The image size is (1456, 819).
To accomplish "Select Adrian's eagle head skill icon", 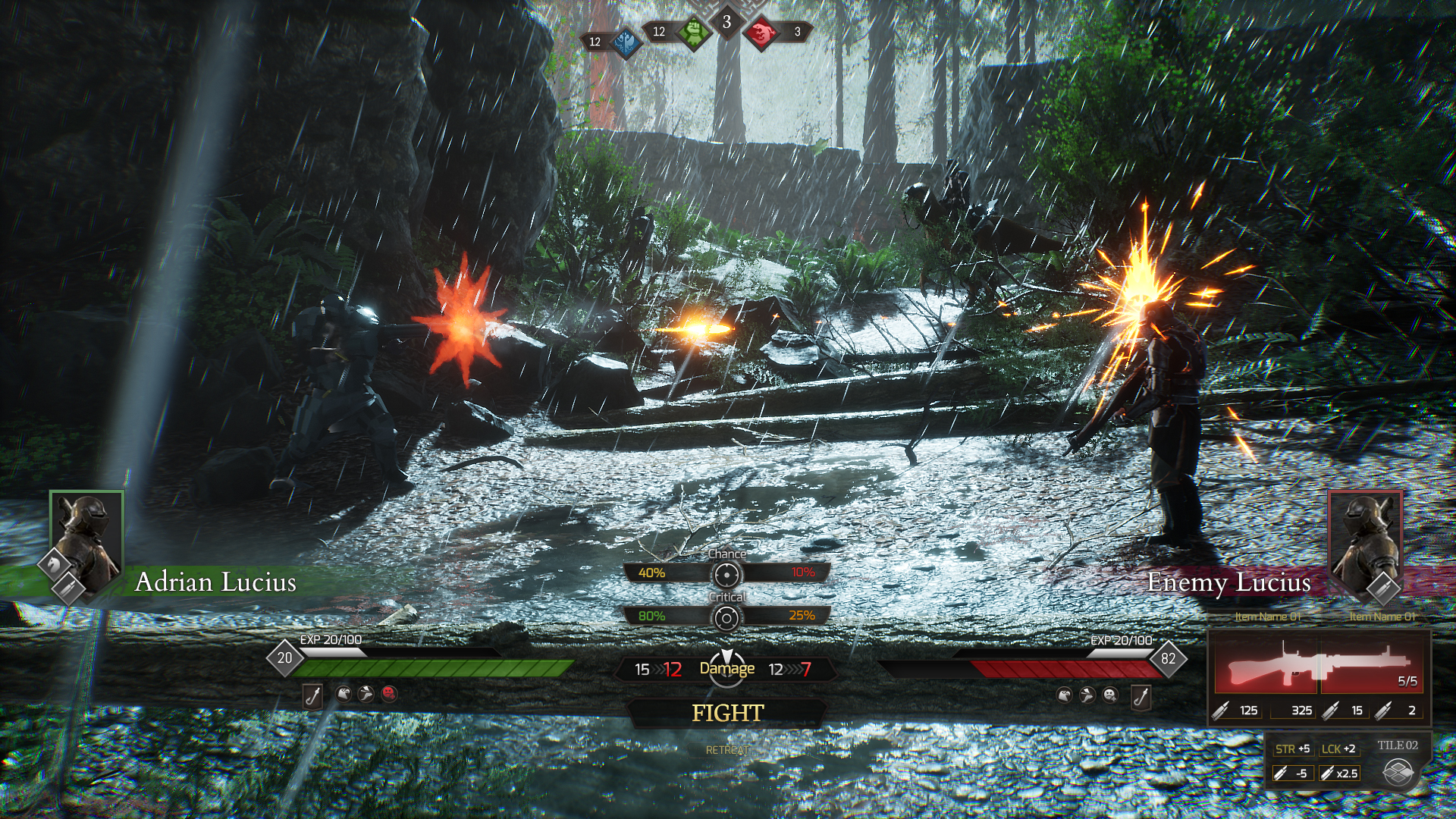I will pos(344,693).
